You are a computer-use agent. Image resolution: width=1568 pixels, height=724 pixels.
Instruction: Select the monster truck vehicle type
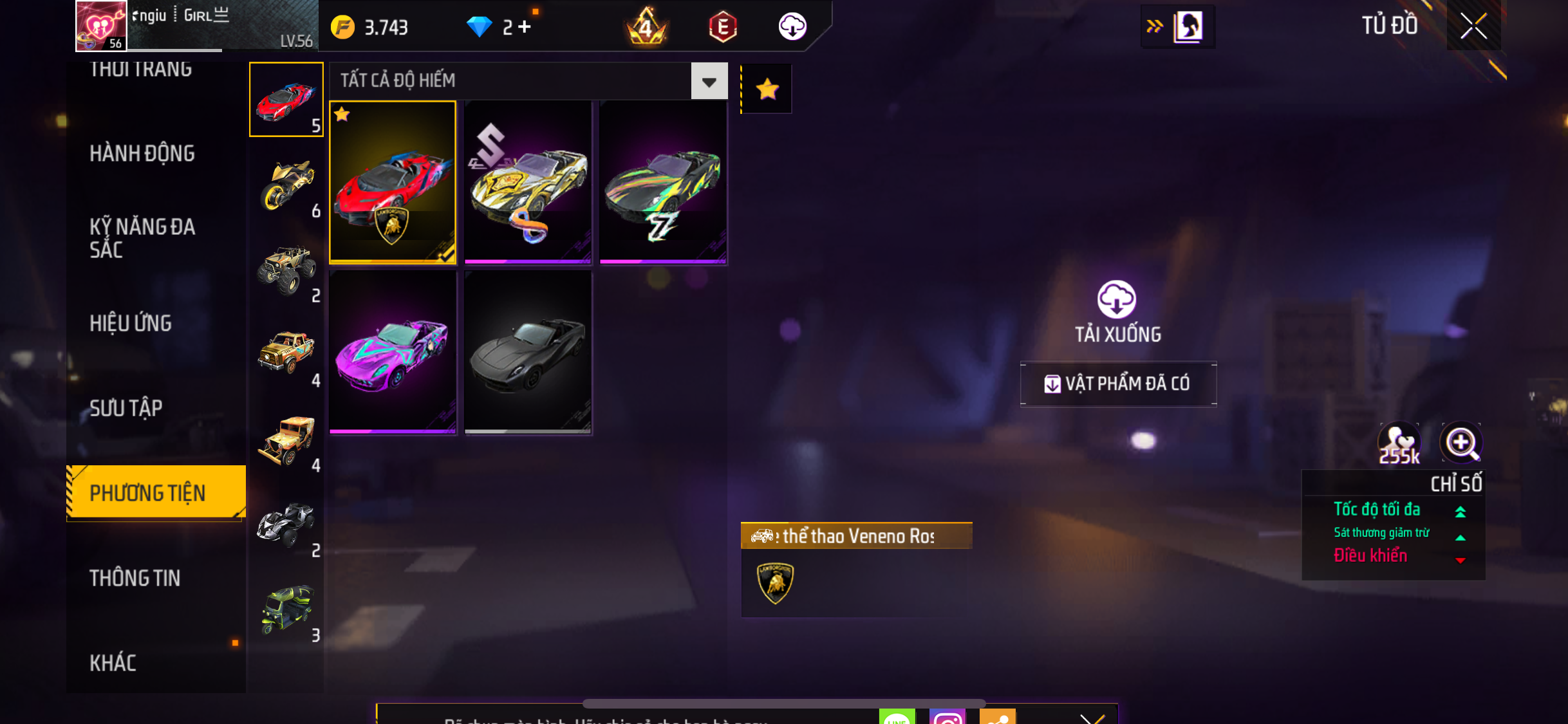point(286,270)
